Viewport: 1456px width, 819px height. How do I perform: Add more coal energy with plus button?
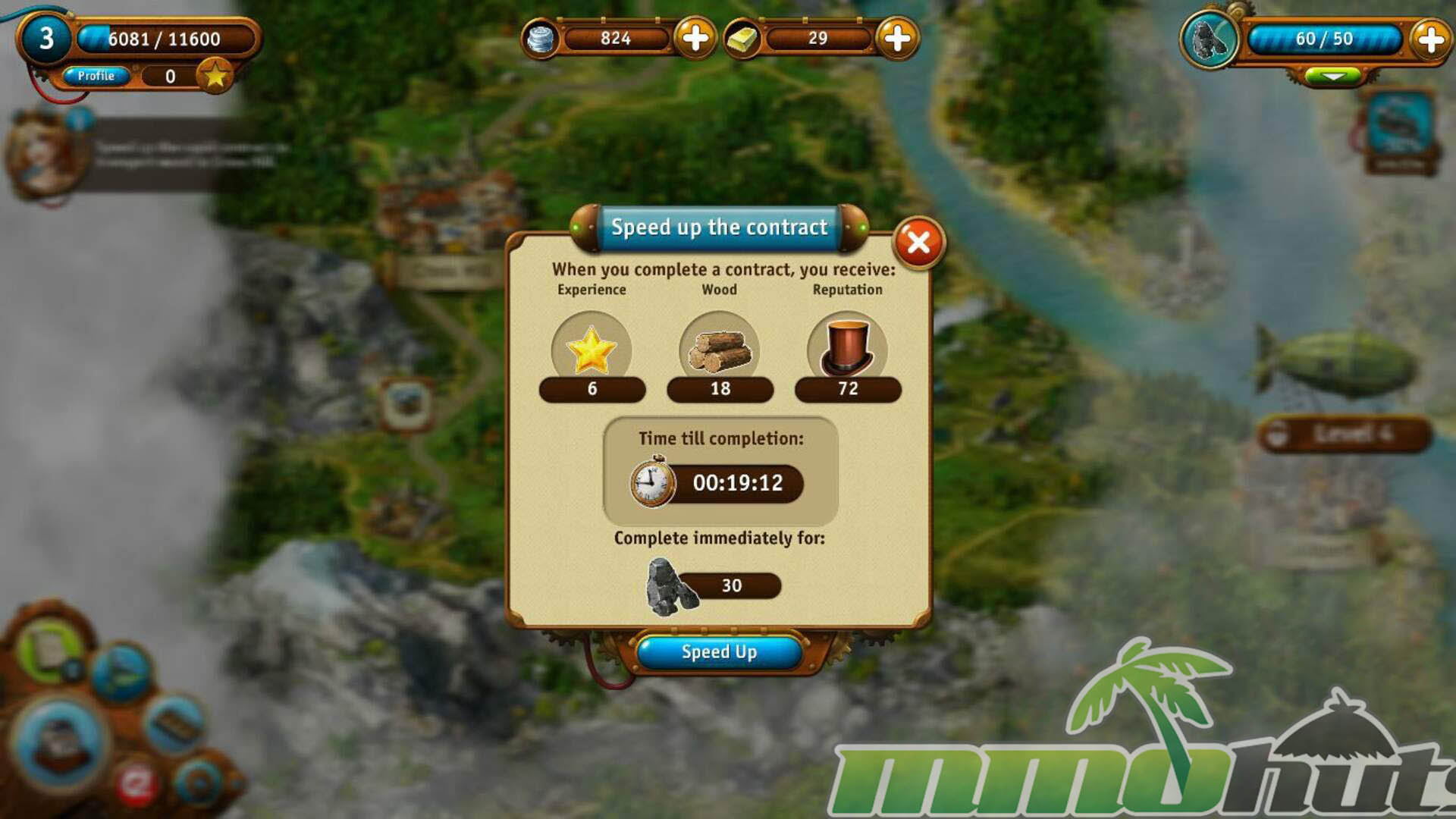[x=1430, y=39]
